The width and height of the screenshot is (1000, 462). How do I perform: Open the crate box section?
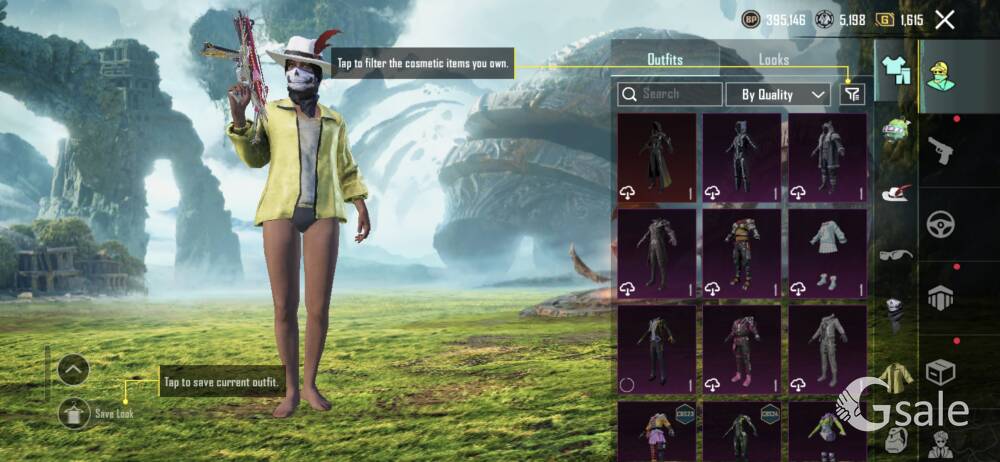[942, 372]
